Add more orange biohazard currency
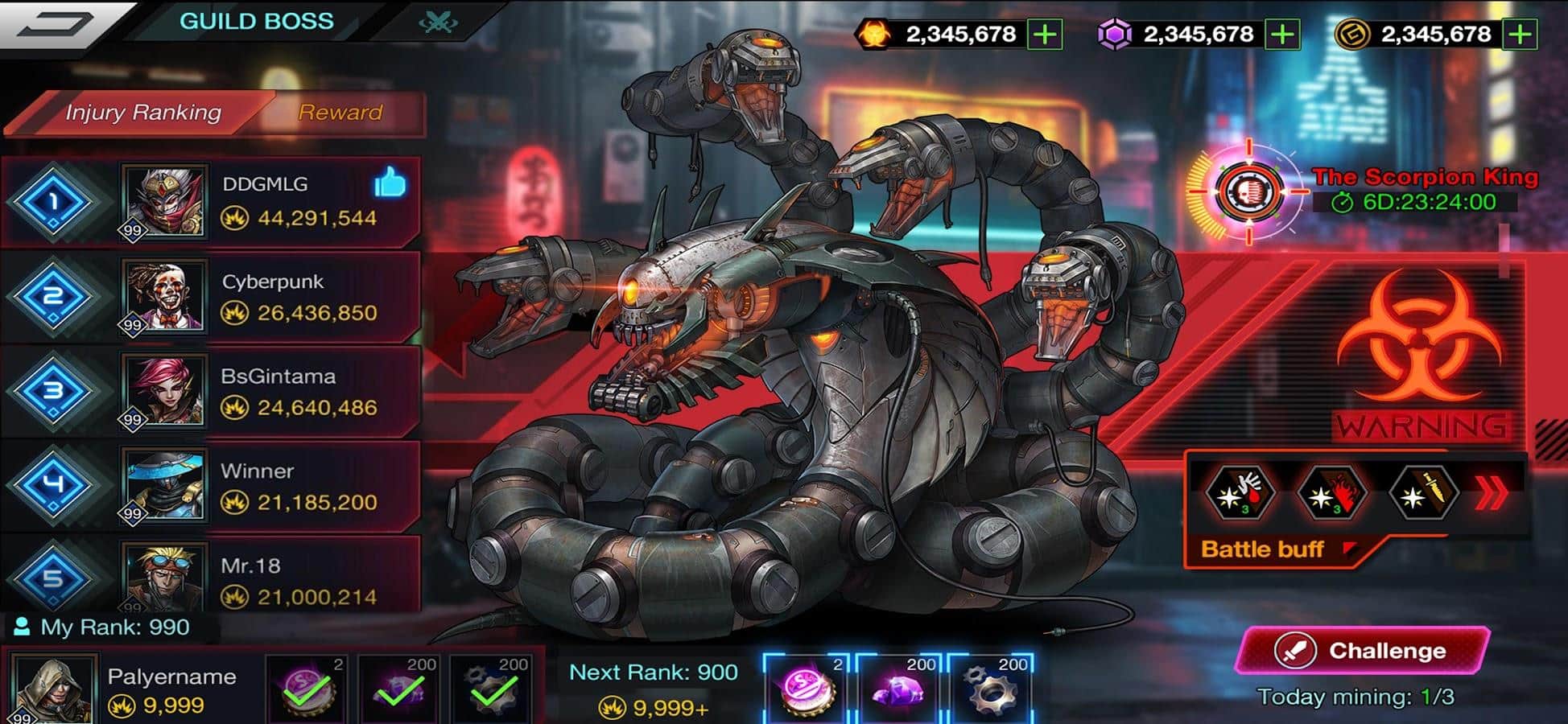This screenshot has height=724, width=1568. (x=1045, y=35)
